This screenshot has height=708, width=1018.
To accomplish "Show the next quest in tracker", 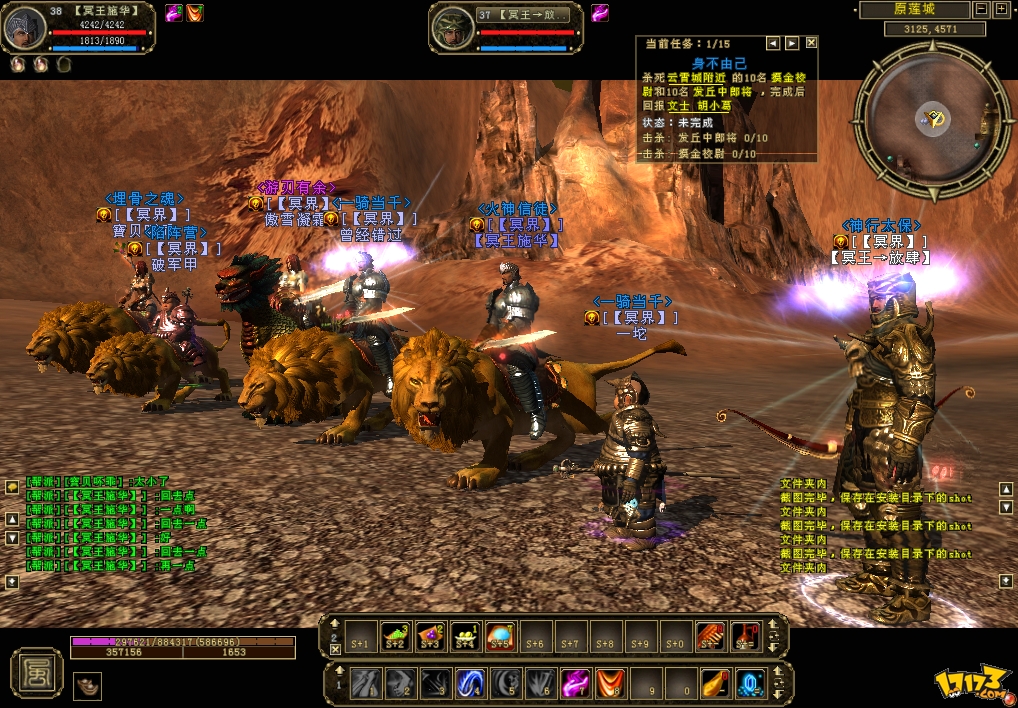I will pos(792,43).
